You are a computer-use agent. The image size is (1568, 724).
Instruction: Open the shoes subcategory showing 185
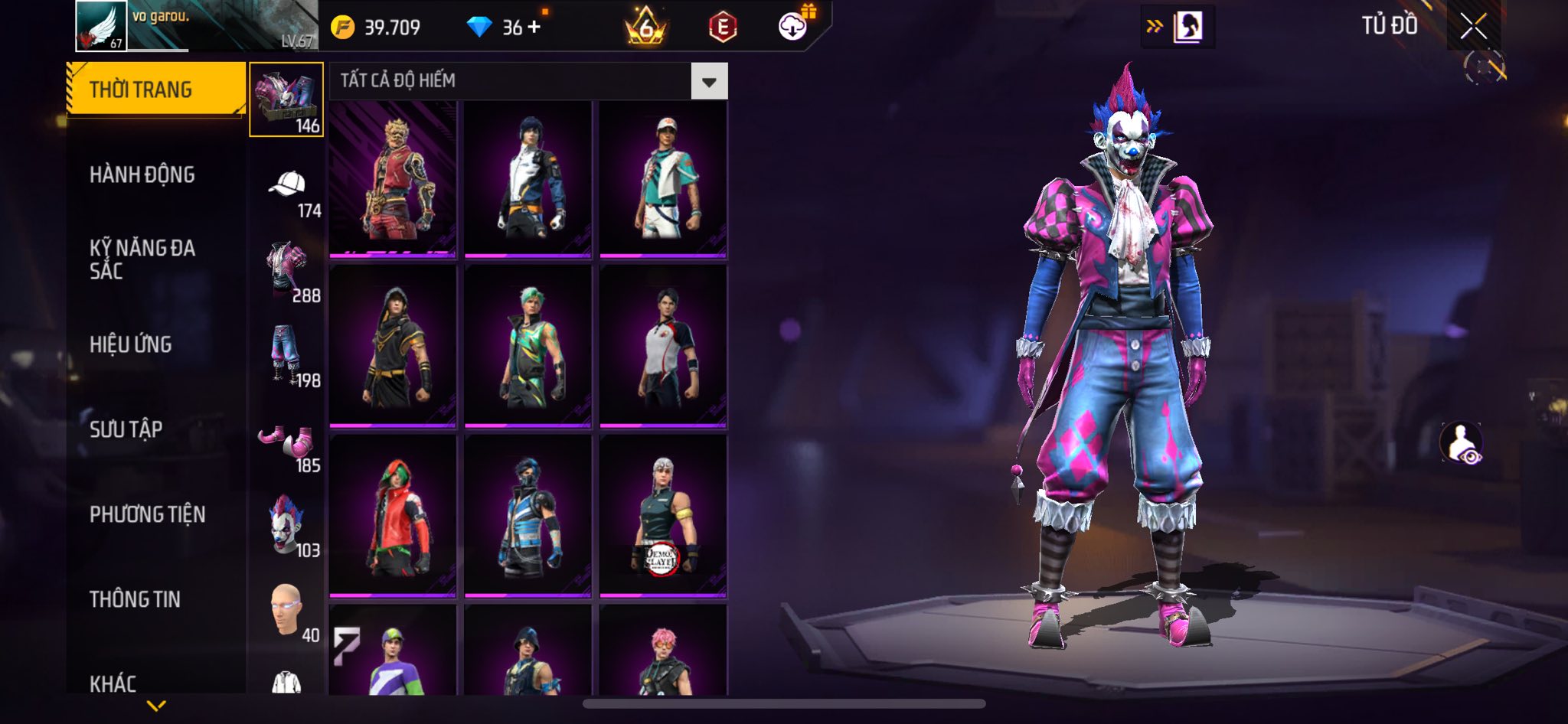(x=287, y=442)
